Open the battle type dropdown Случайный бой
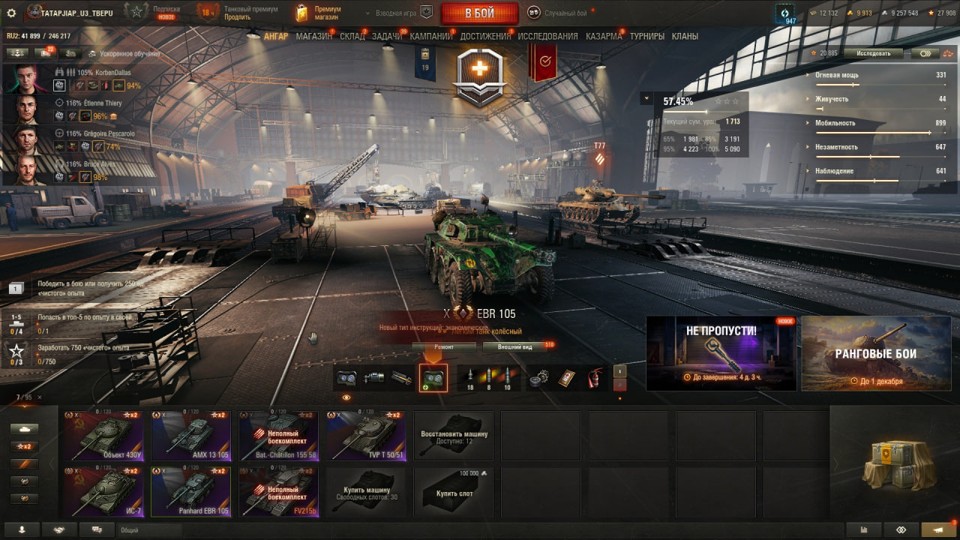Viewport: 960px width, 540px height. (565, 13)
